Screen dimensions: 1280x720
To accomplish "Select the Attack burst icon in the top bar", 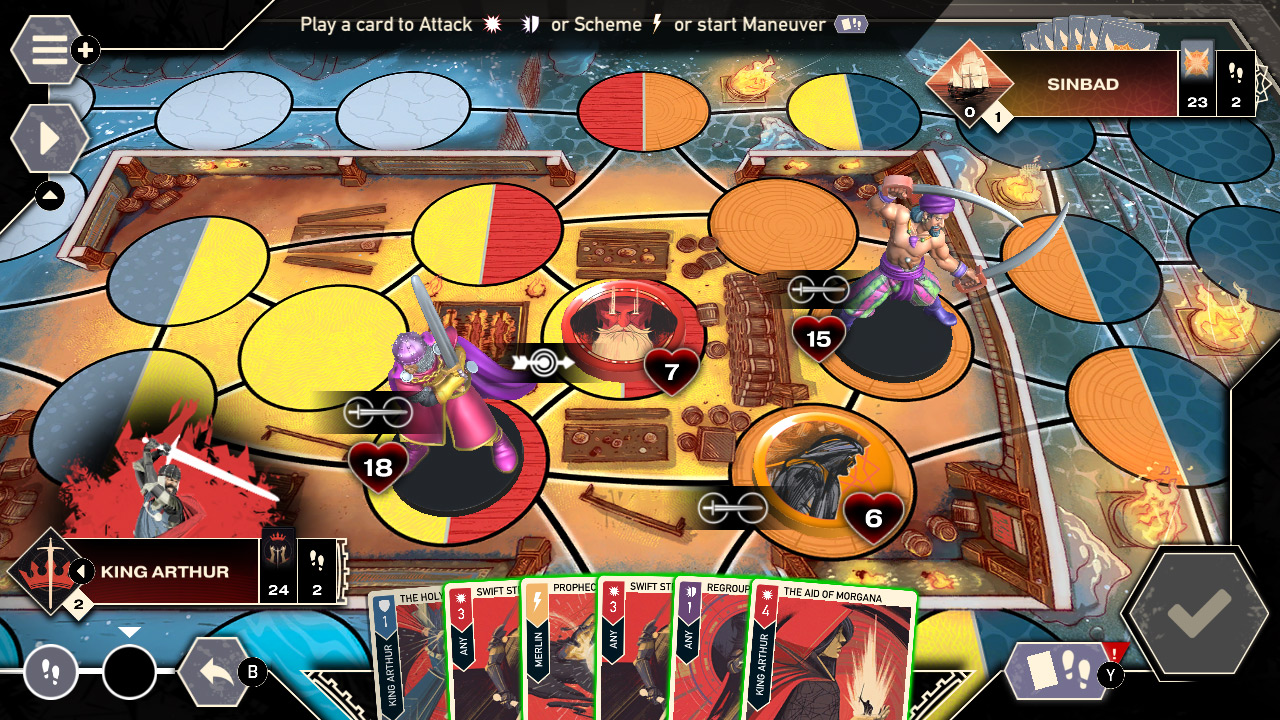I will pos(492,24).
